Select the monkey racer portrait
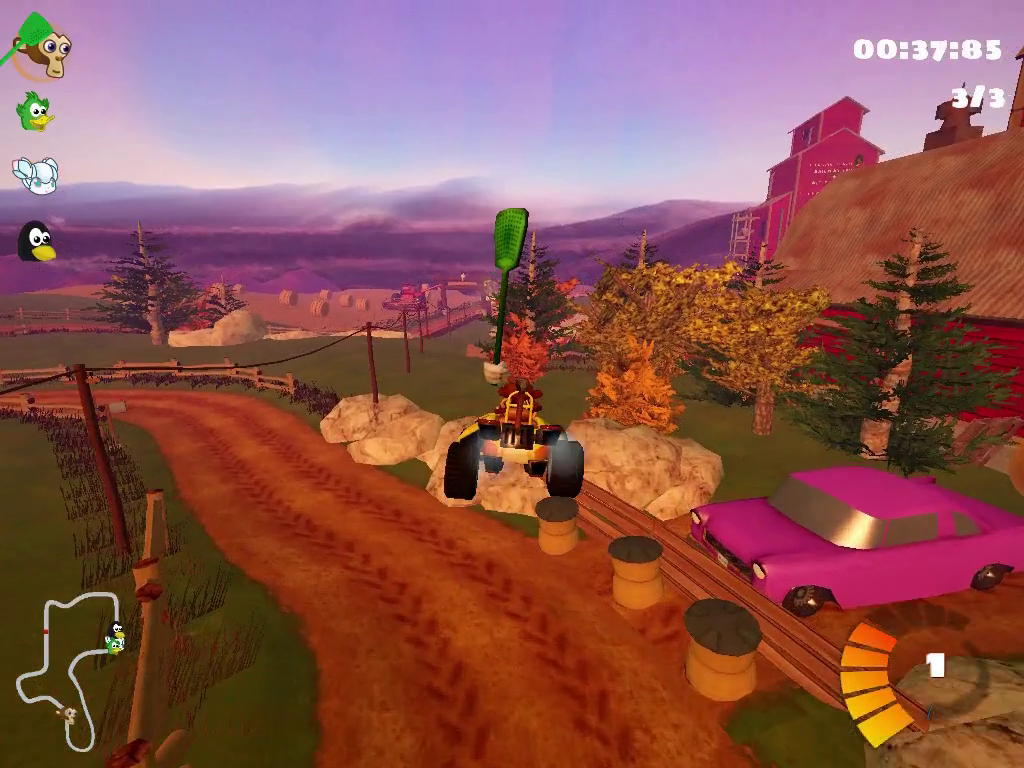The image size is (1024, 768). coord(42,52)
